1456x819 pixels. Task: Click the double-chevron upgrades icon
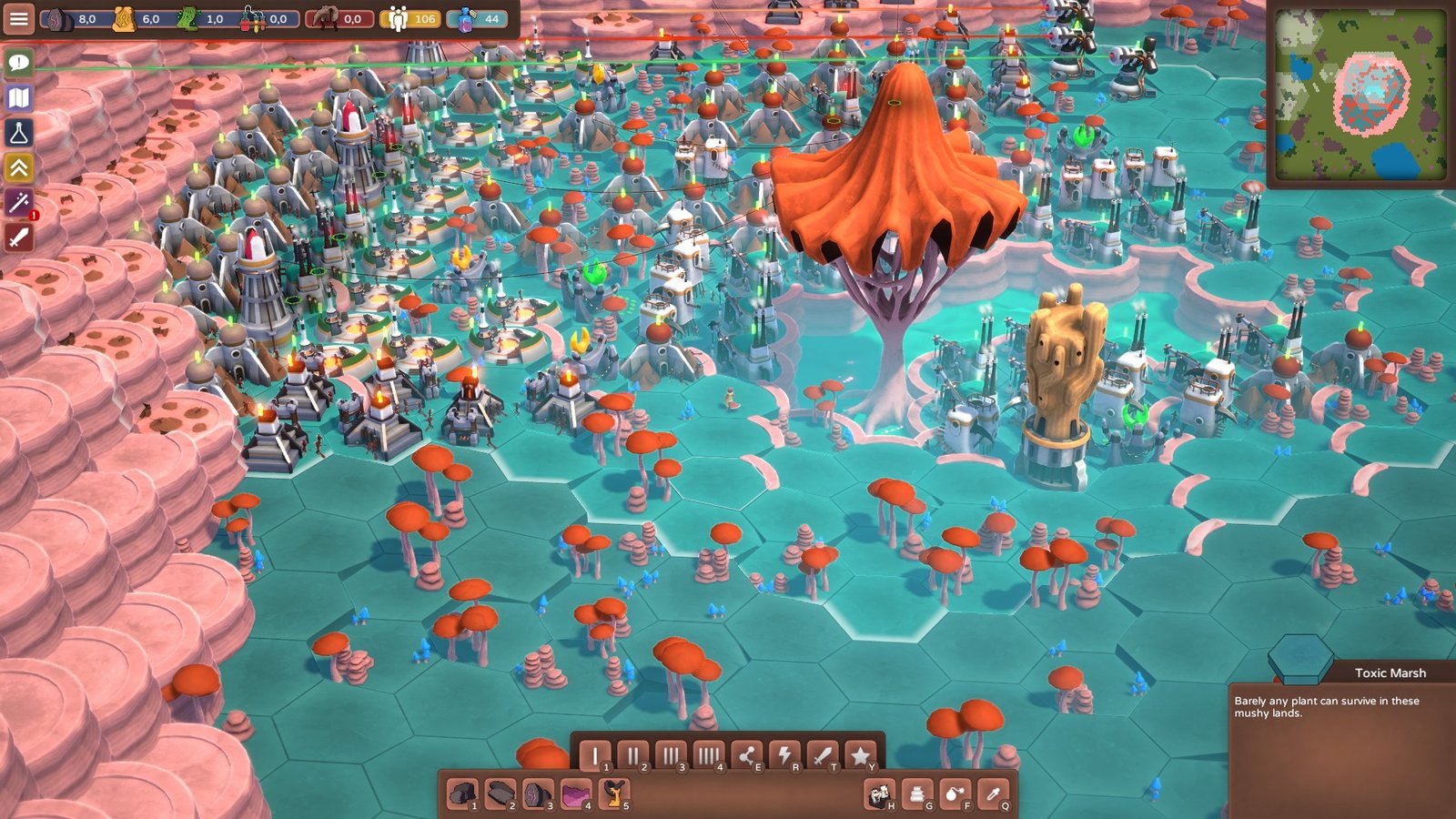coord(20,167)
